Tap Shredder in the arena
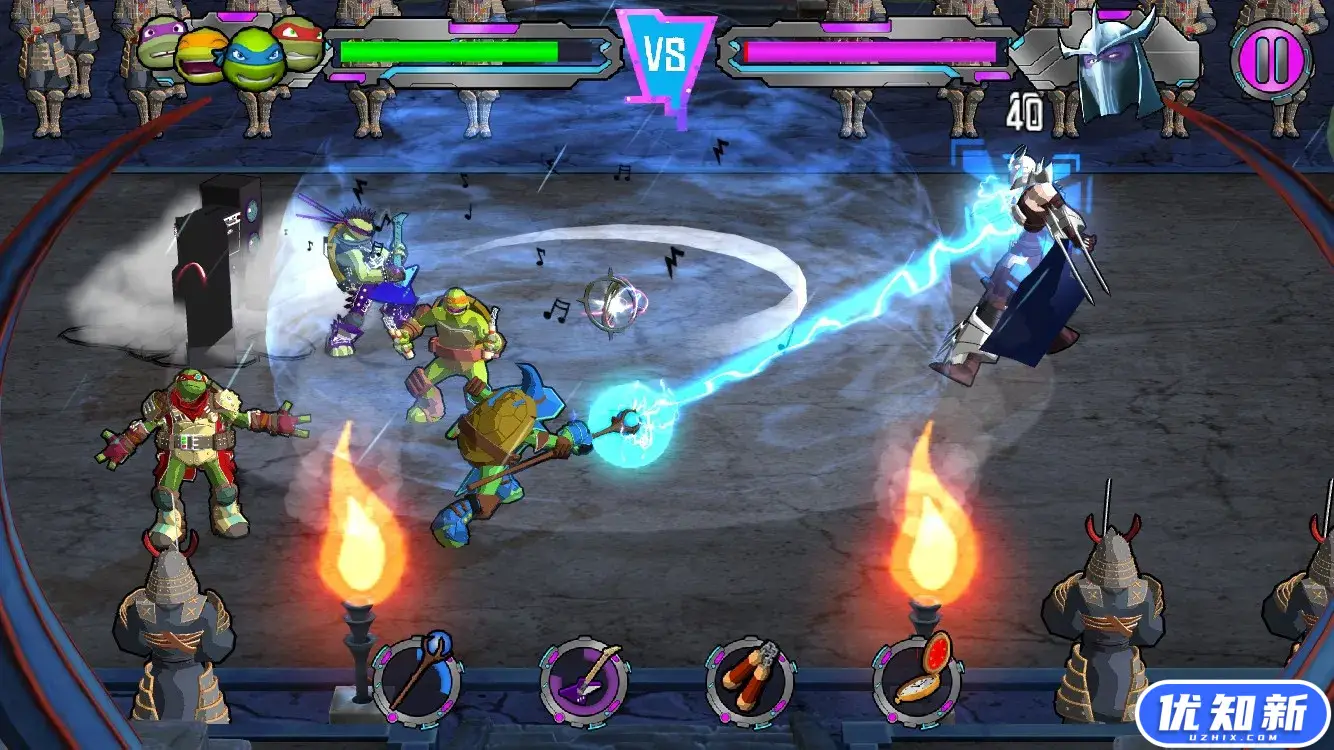1334x750 pixels. (1030, 270)
